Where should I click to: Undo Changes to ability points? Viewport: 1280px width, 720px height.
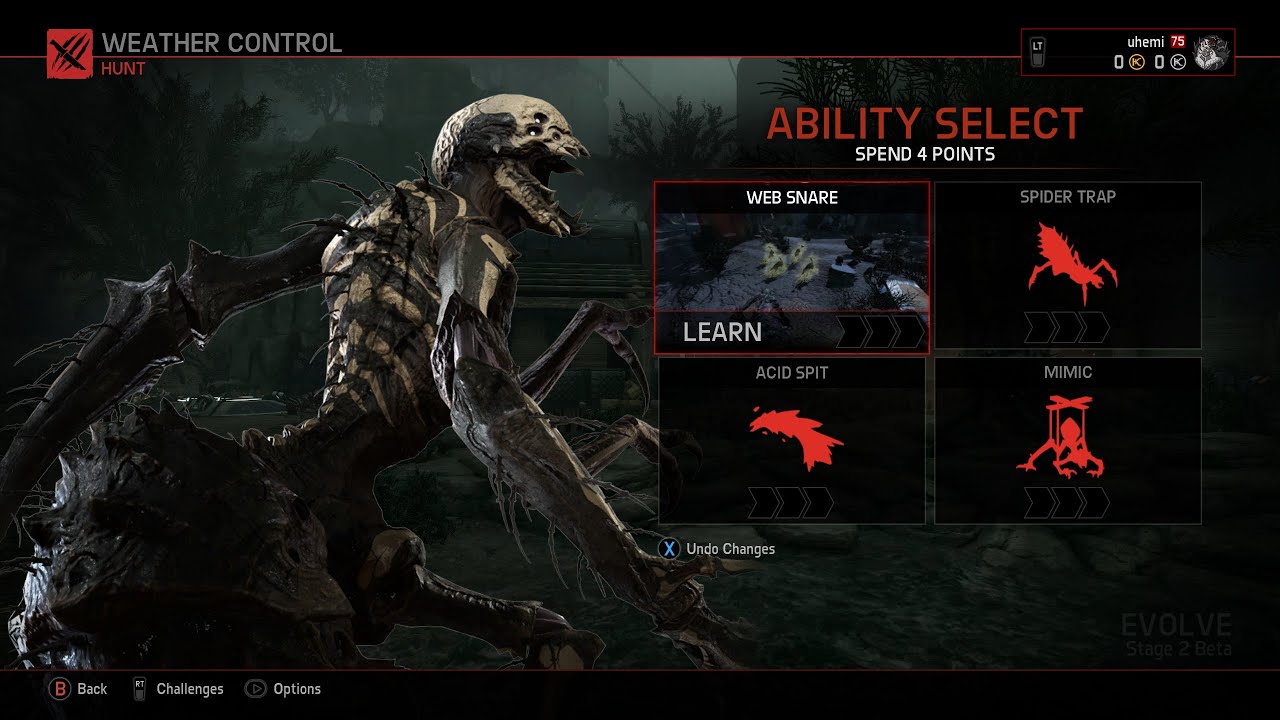(x=717, y=549)
